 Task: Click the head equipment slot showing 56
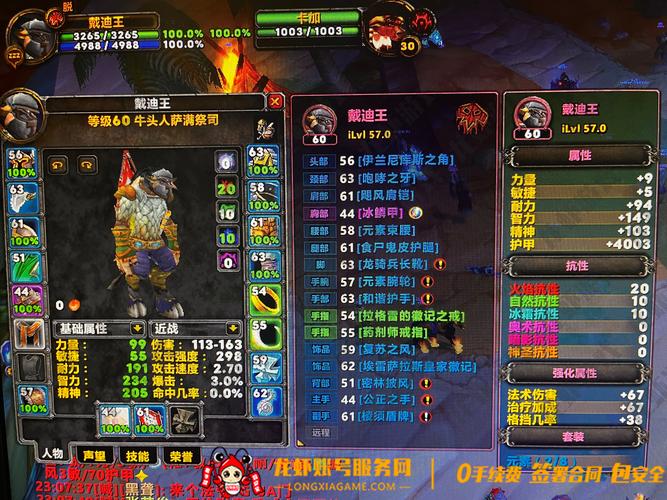pyautogui.click(x=22, y=164)
